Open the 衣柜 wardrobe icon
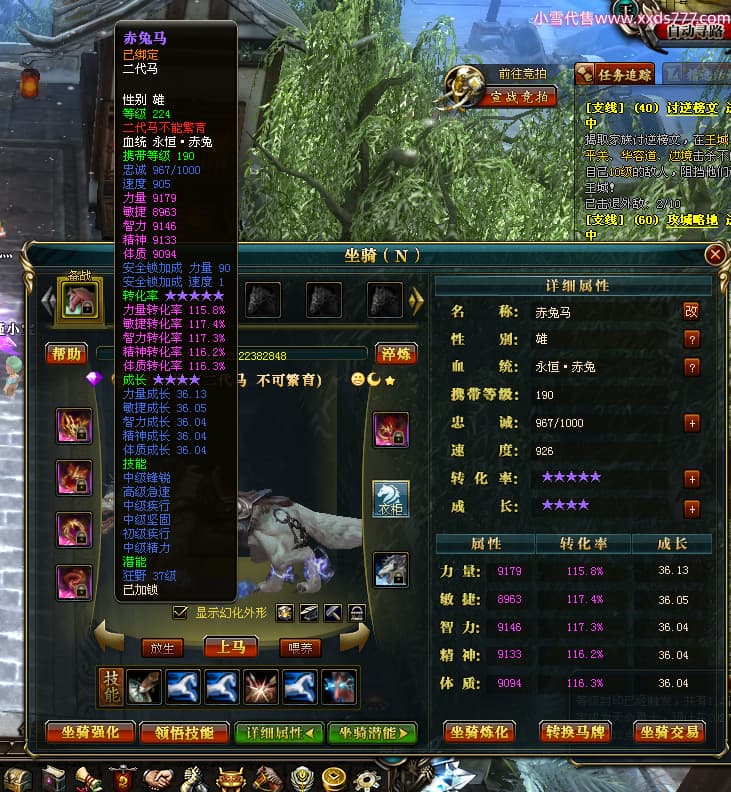Image resolution: width=731 pixels, height=792 pixels. pos(391,499)
